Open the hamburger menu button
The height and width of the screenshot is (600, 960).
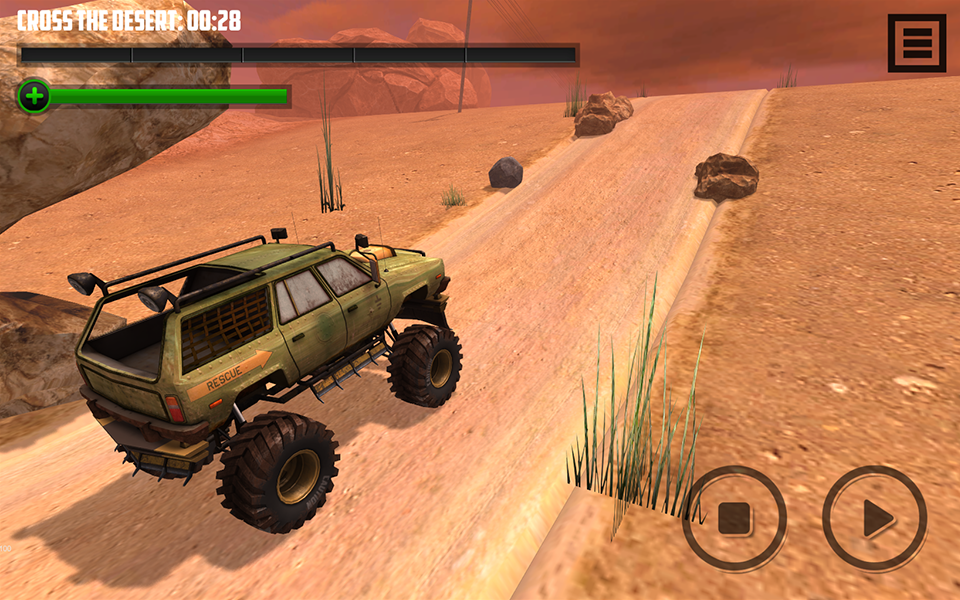pos(916,43)
